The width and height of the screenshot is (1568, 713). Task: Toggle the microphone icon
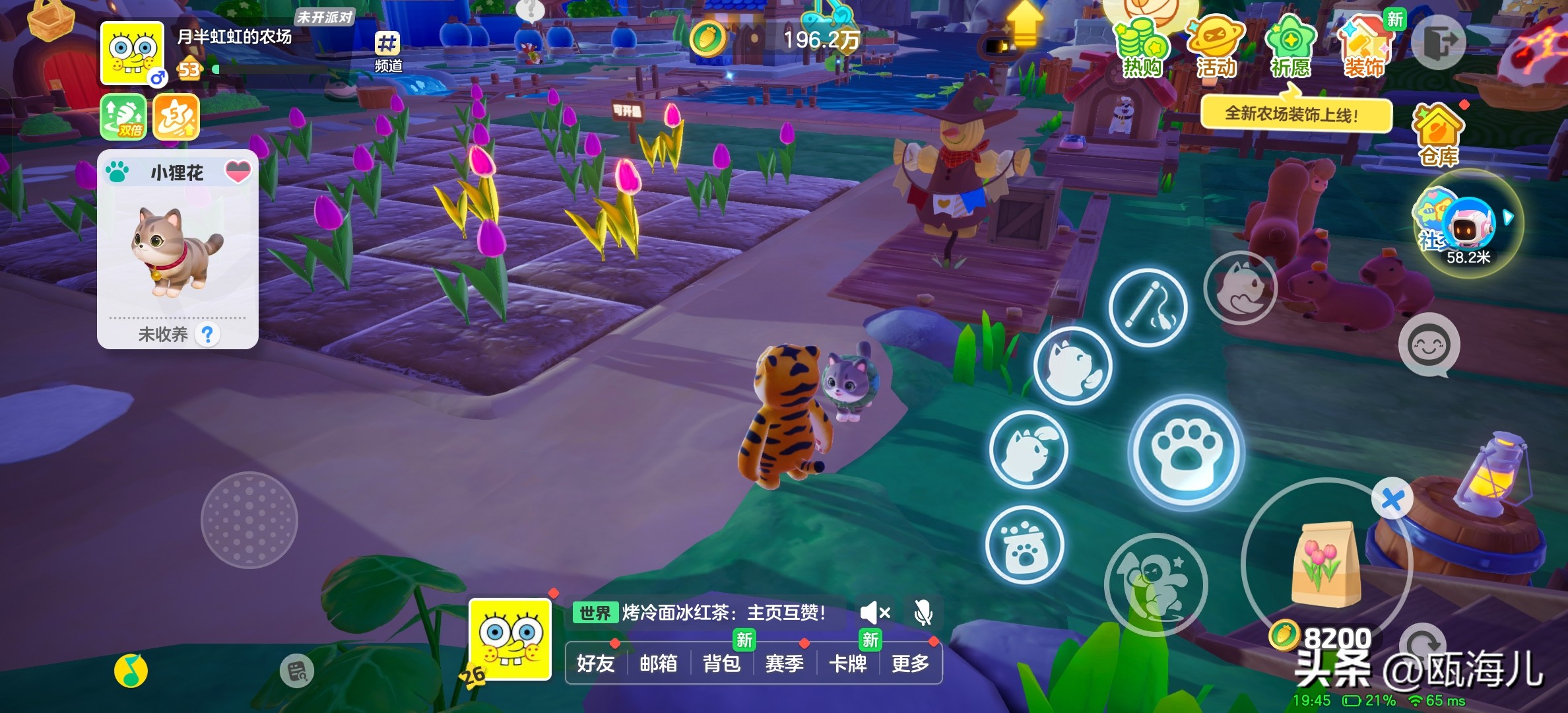tap(923, 613)
